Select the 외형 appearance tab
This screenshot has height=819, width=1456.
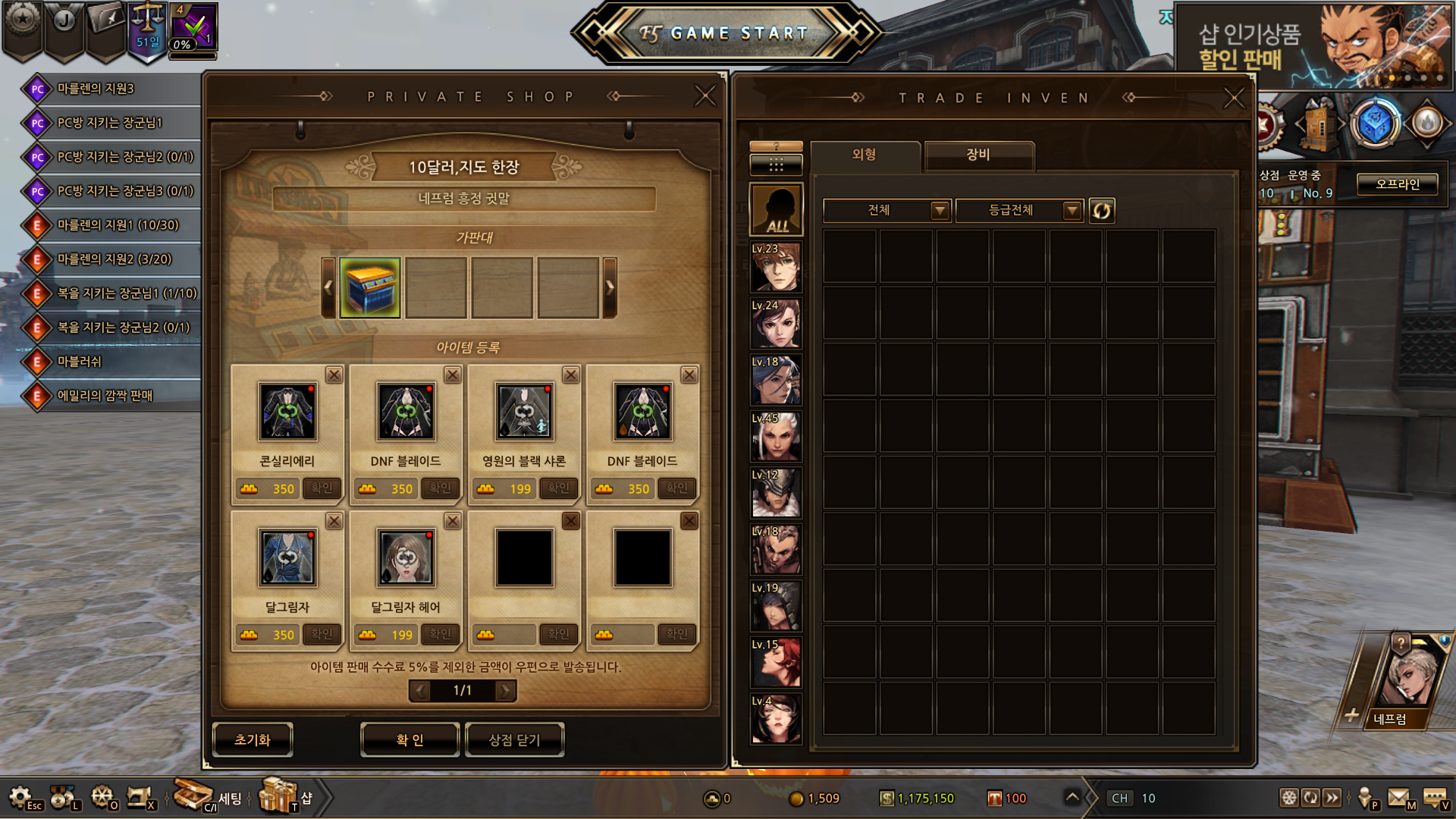[864, 155]
